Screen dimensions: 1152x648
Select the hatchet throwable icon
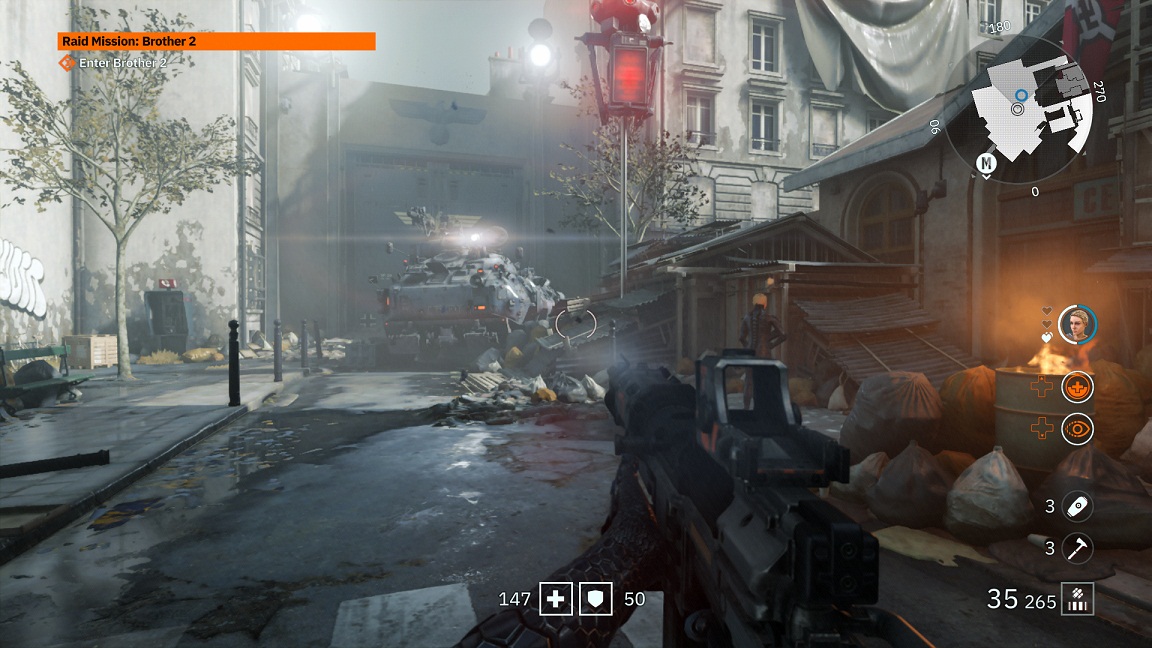(x=1077, y=548)
